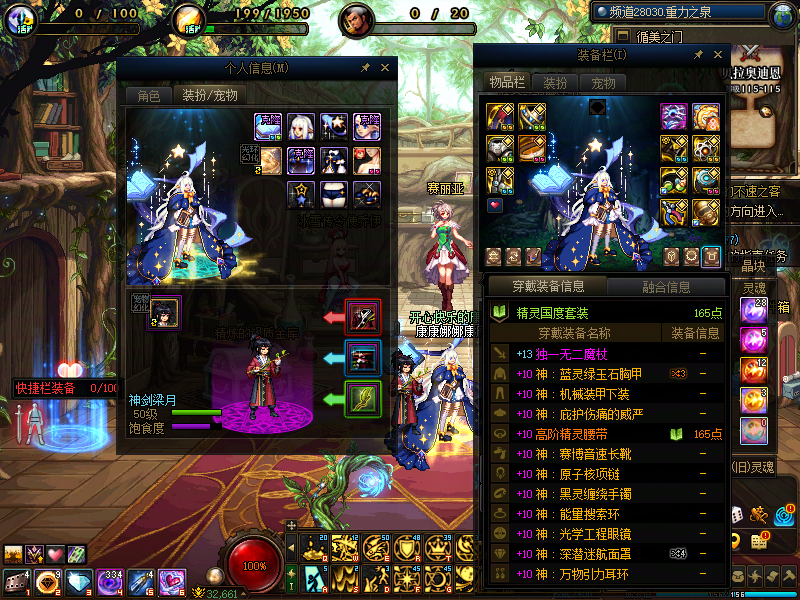Open the 装扮/宠物 avatar and pet tab

[208, 96]
